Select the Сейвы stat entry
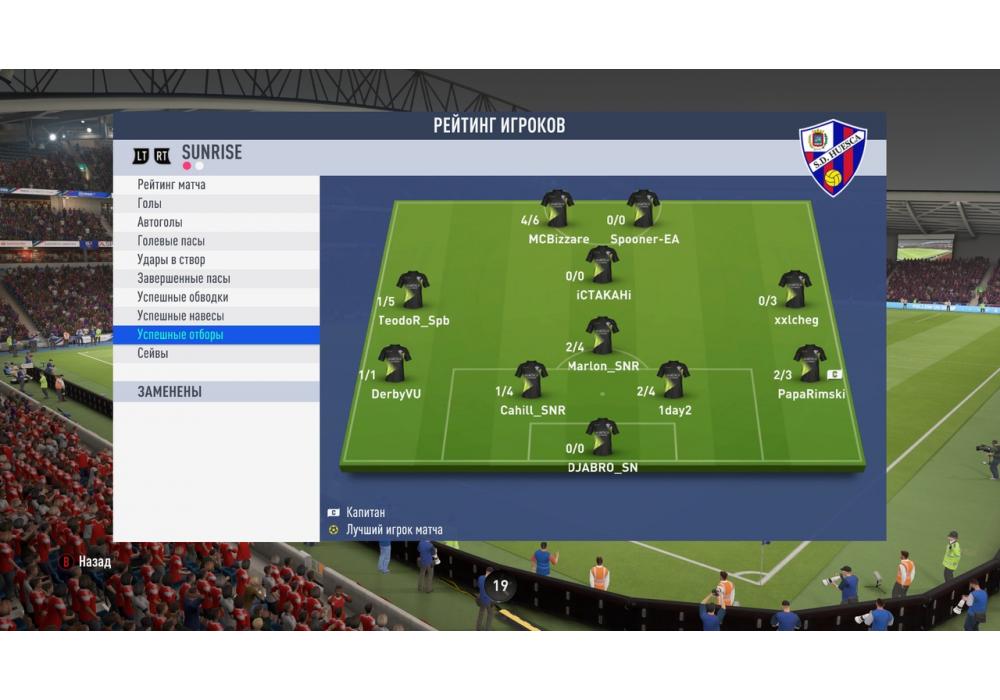Image resolution: width=1000 pixels, height=700 pixels. [215, 354]
